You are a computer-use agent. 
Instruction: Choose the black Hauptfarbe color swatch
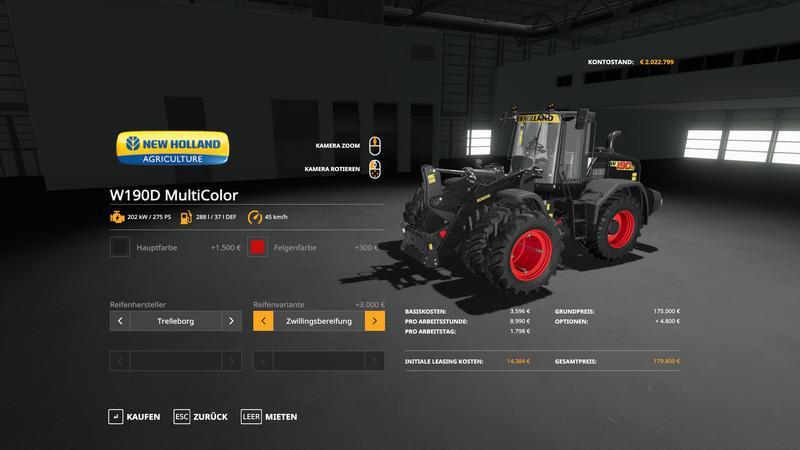pyautogui.click(x=120, y=247)
